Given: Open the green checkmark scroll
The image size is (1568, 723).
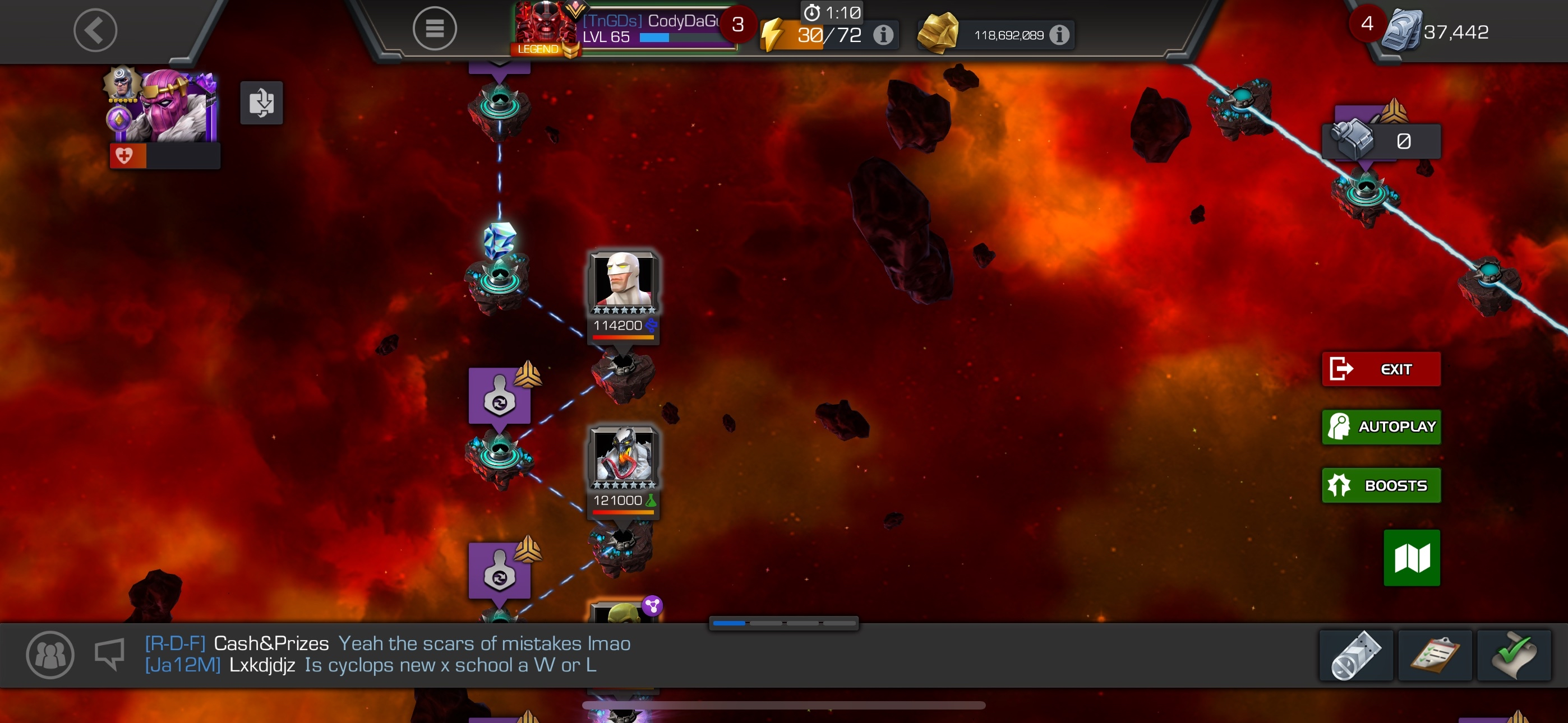Looking at the screenshot, I should 1513,655.
